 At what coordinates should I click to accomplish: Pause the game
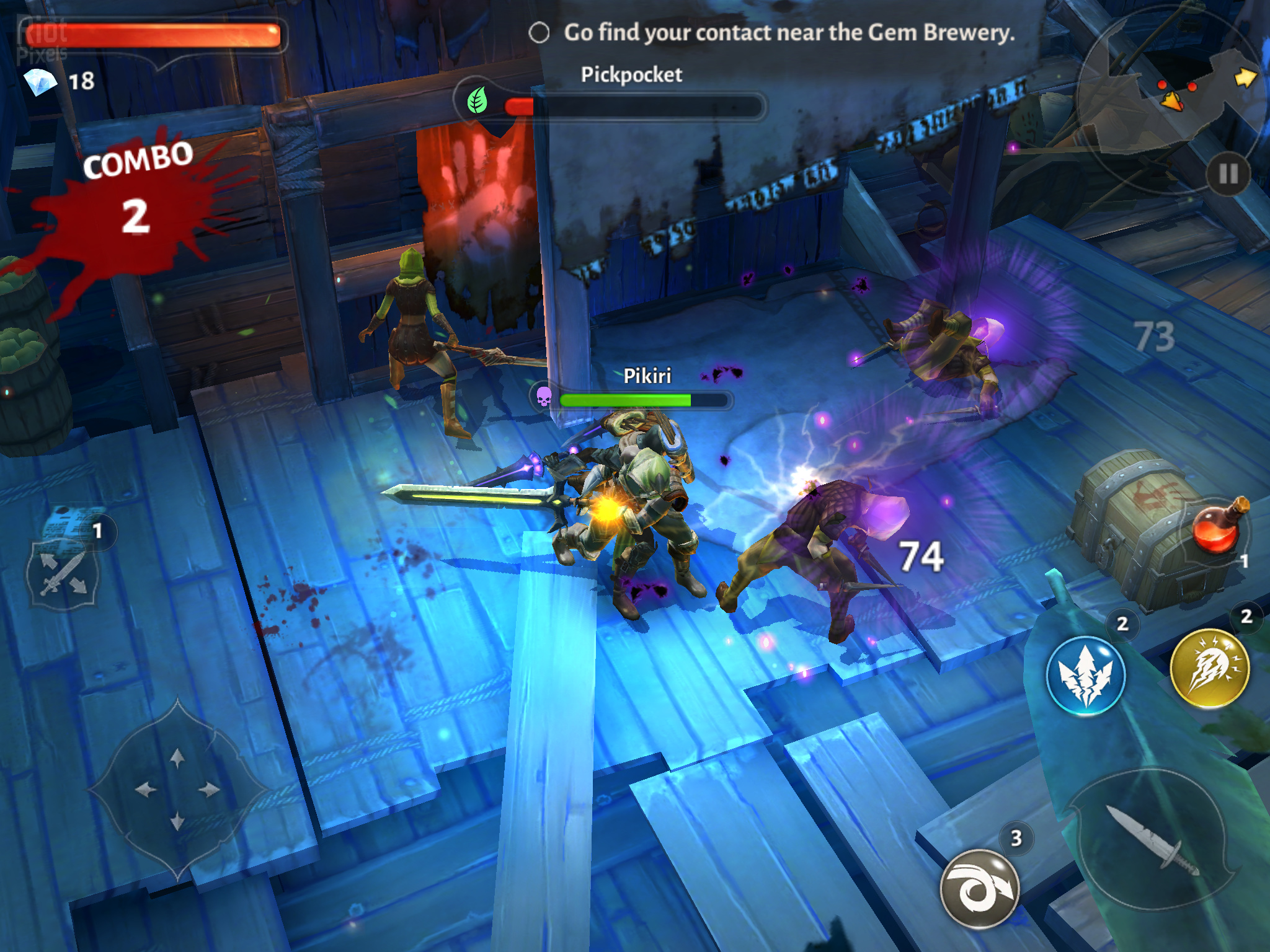(x=1228, y=174)
